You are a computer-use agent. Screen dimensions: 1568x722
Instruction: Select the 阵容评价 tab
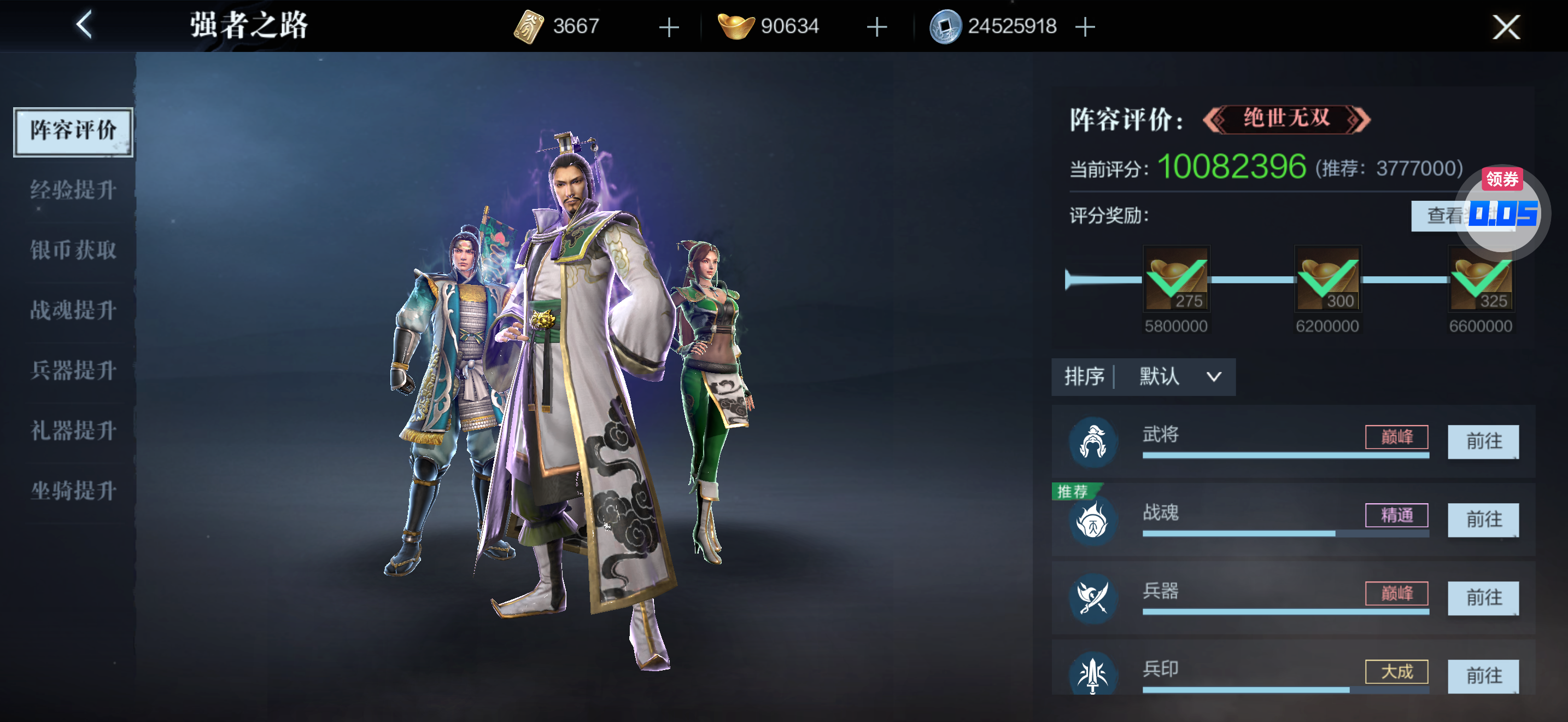point(73,130)
